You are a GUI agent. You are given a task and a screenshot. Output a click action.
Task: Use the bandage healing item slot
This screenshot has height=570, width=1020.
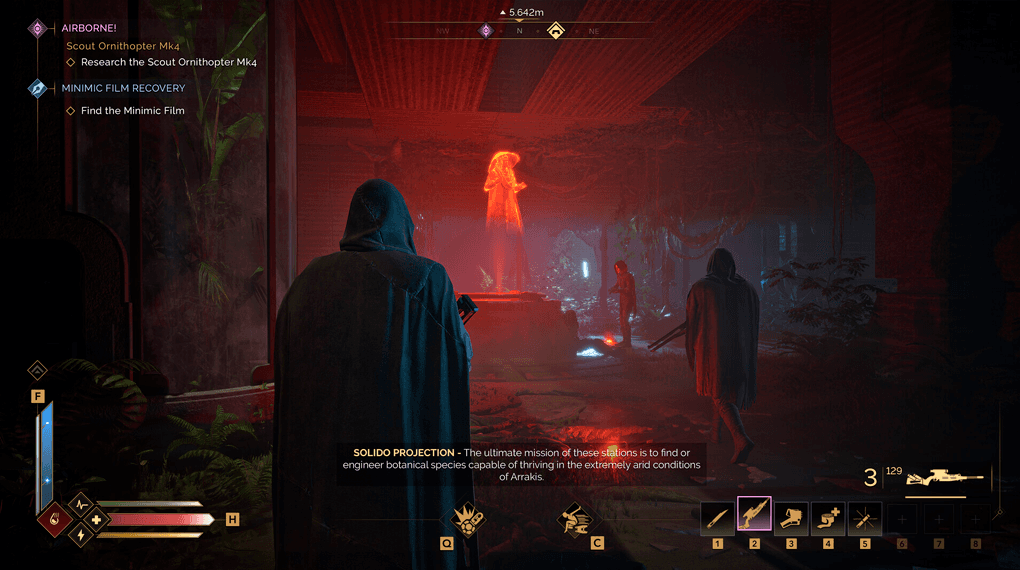click(x=828, y=517)
